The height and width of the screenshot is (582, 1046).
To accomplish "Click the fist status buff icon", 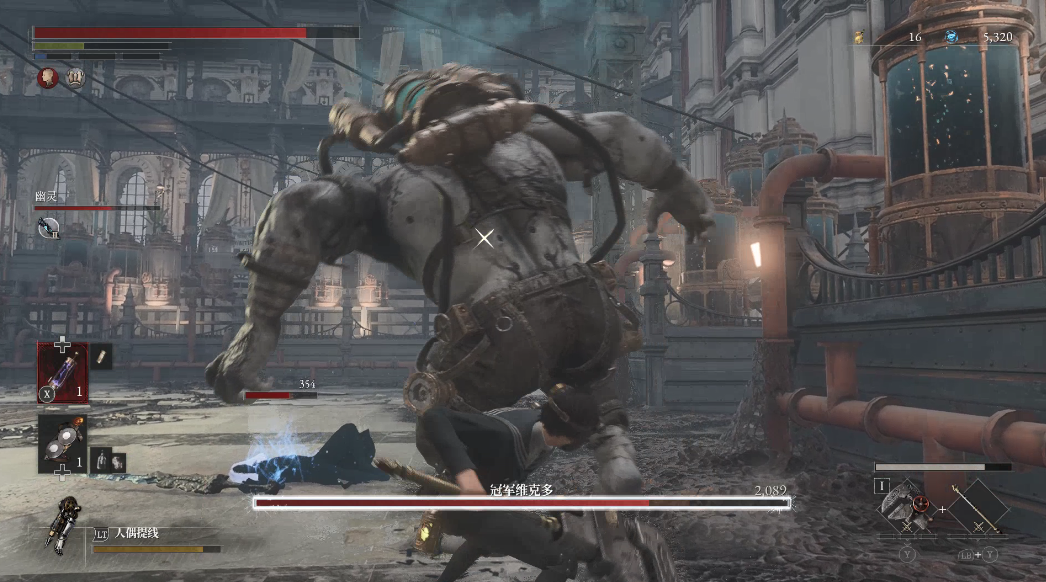I will [75, 76].
